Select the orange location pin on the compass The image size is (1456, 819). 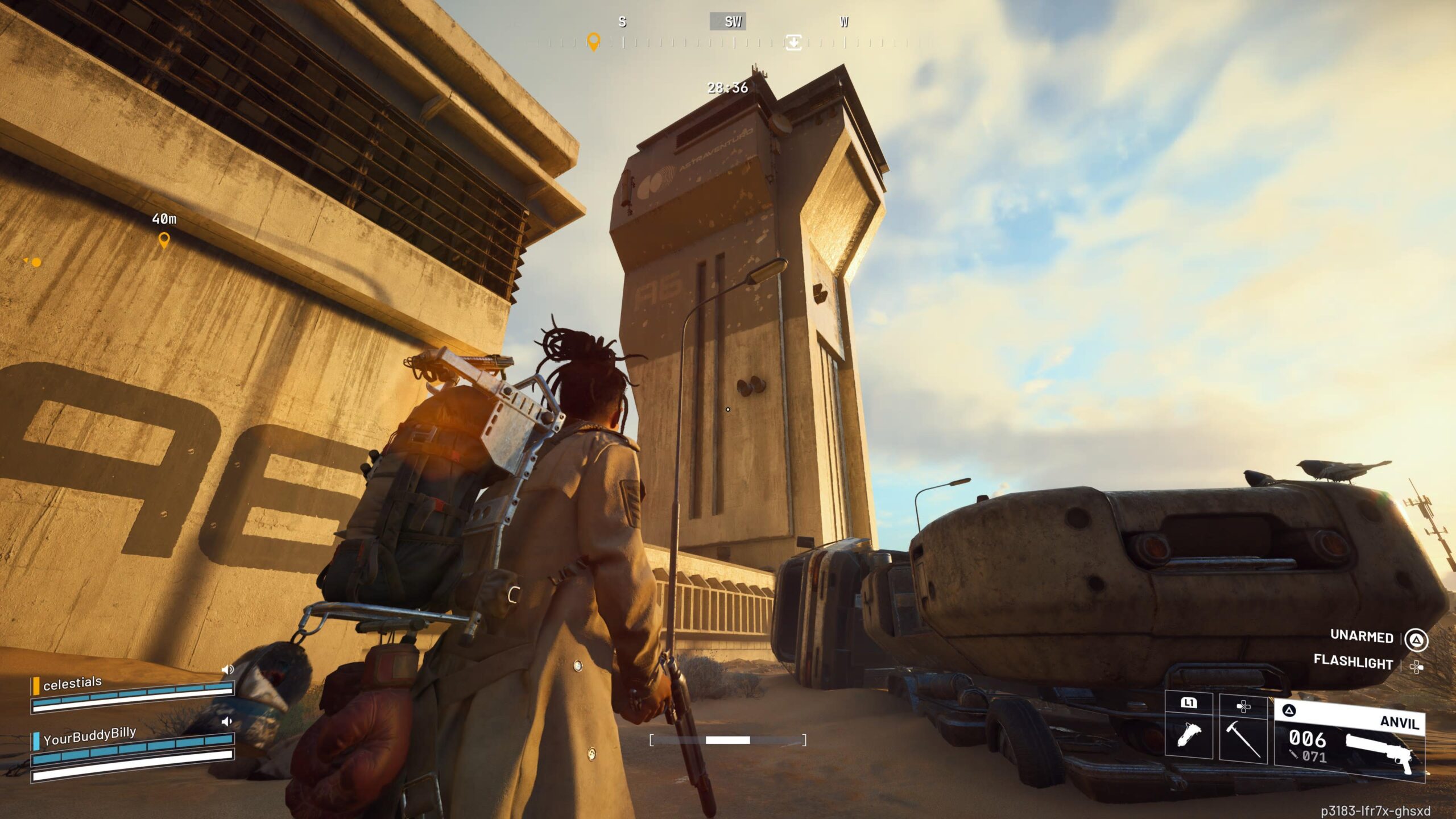[593, 42]
